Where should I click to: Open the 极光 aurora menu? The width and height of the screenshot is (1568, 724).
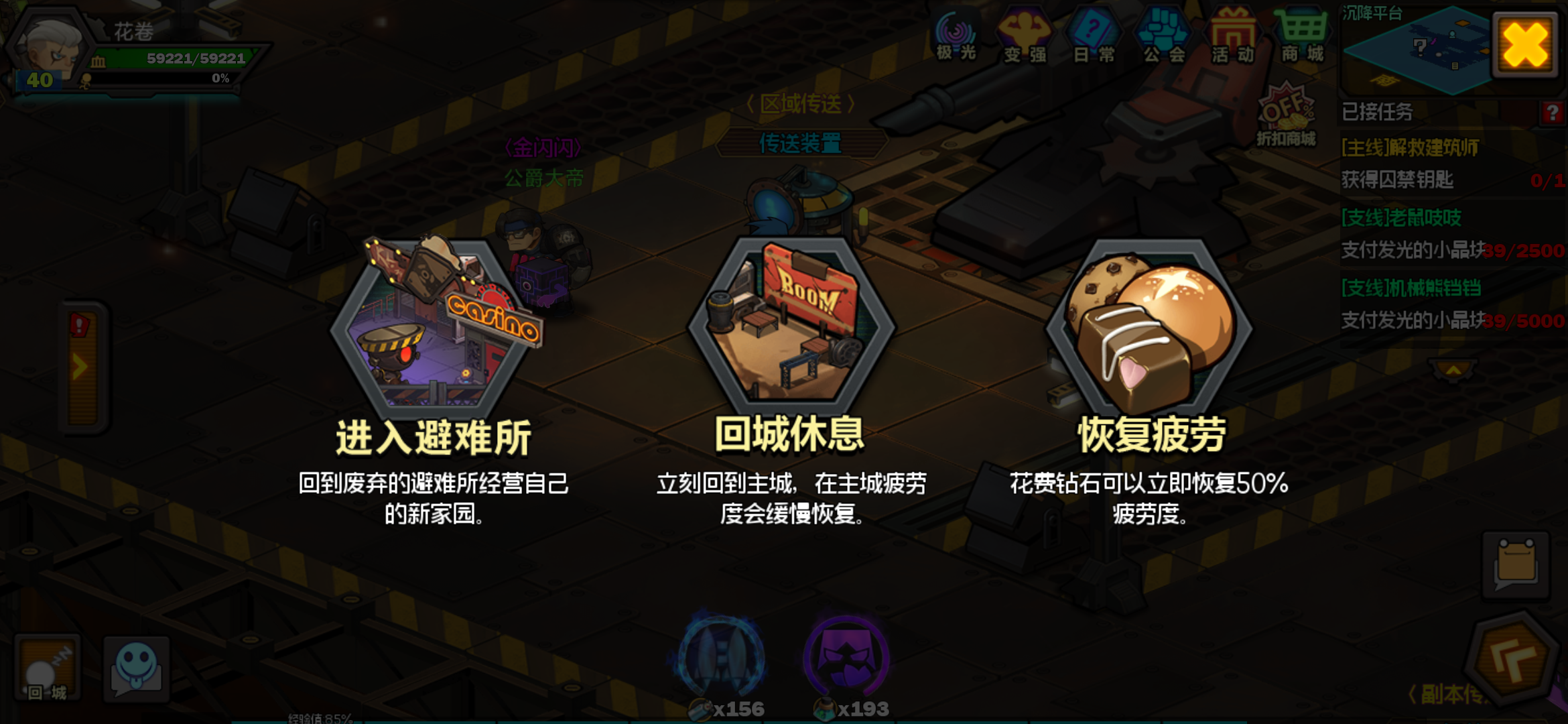(x=956, y=37)
